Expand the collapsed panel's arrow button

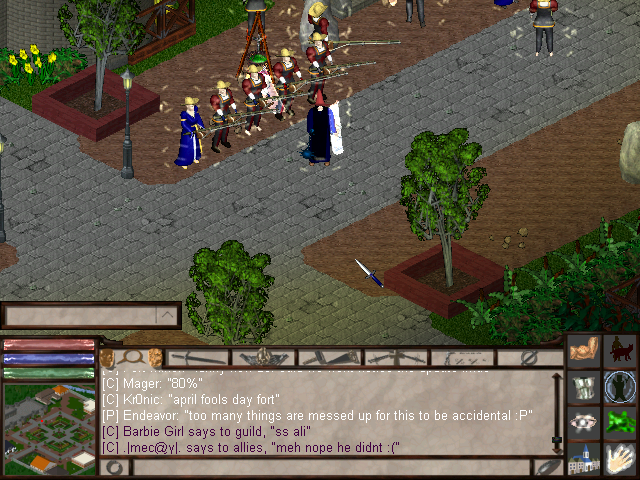click(x=168, y=316)
